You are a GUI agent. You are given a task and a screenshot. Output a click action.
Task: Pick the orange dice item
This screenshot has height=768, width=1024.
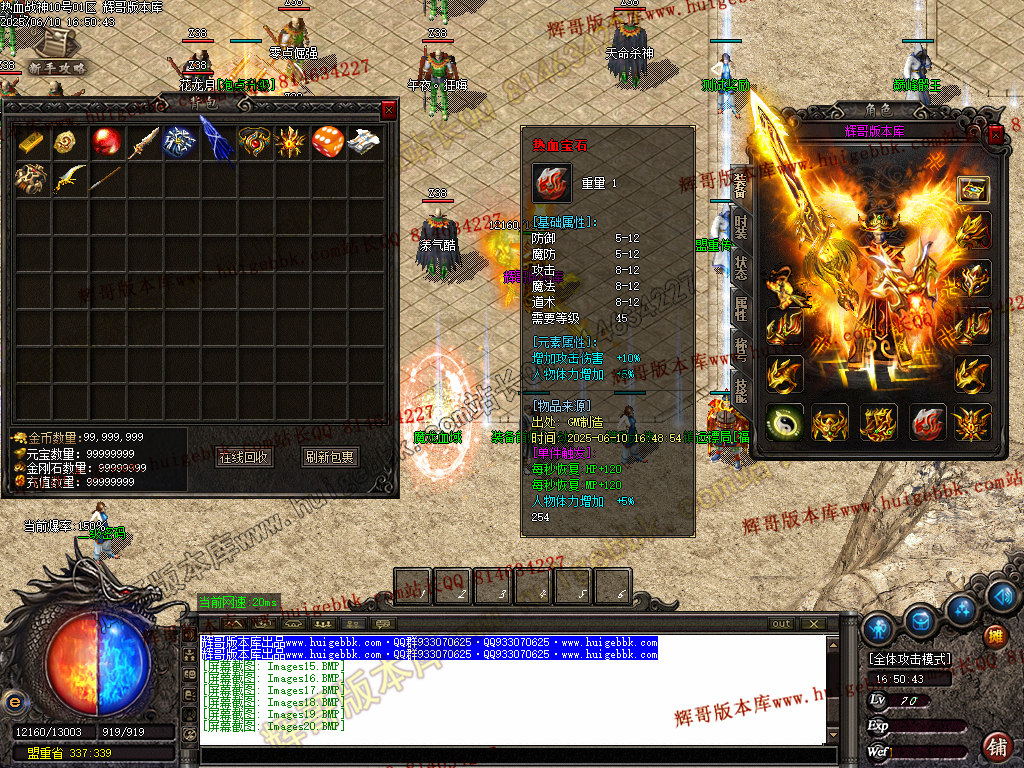tap(328, 142)
